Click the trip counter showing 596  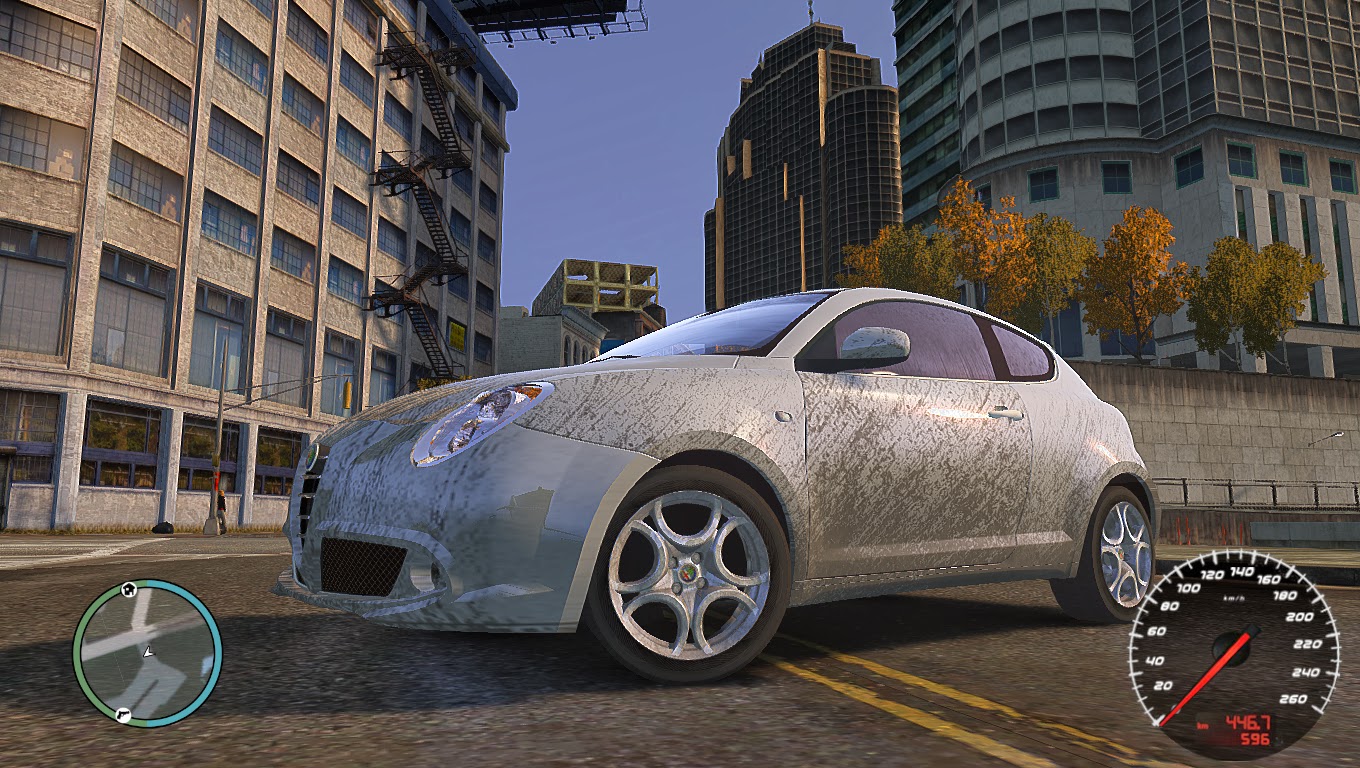[1255, 737]
